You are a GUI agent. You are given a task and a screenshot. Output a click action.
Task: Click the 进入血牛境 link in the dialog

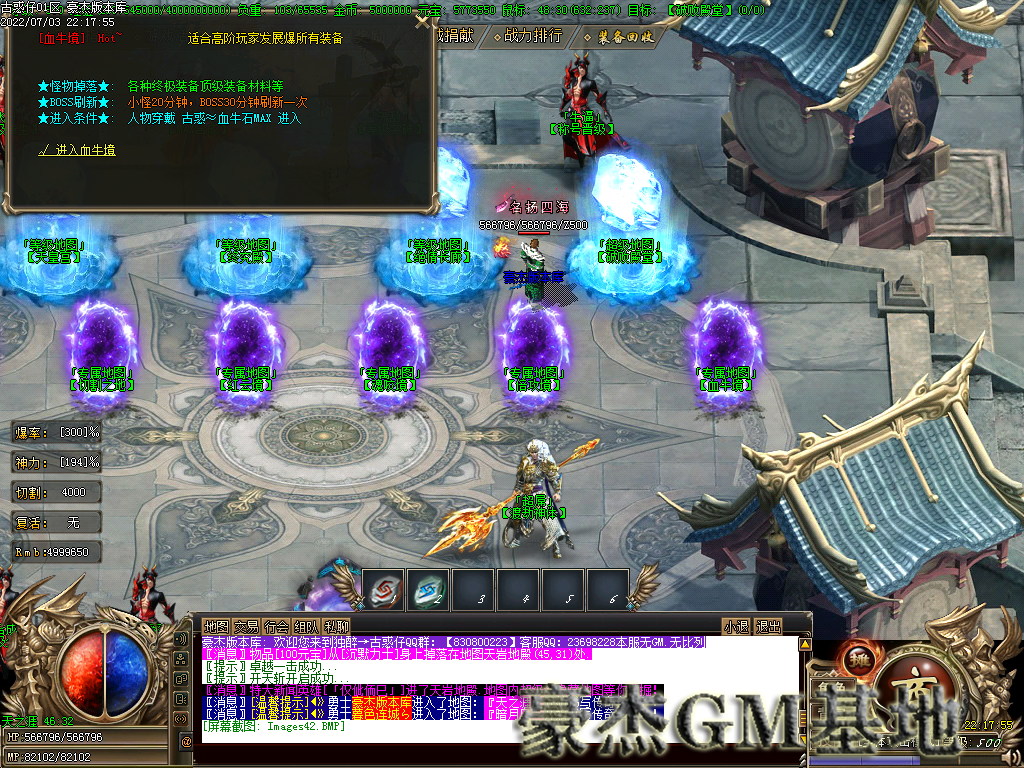tap(77, 150)
